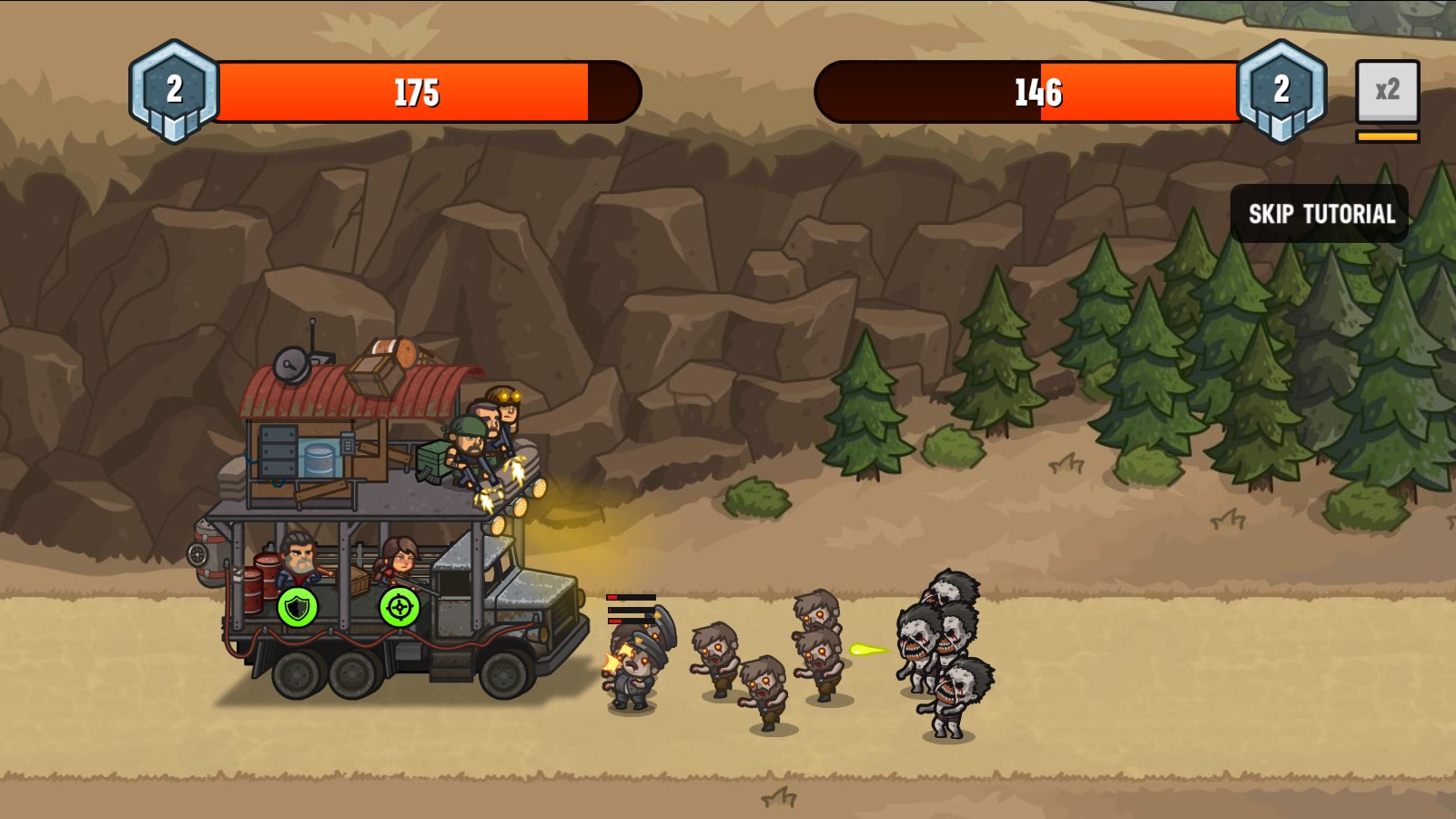Click the player's hexagonal level 2 badge

(171, 91)
